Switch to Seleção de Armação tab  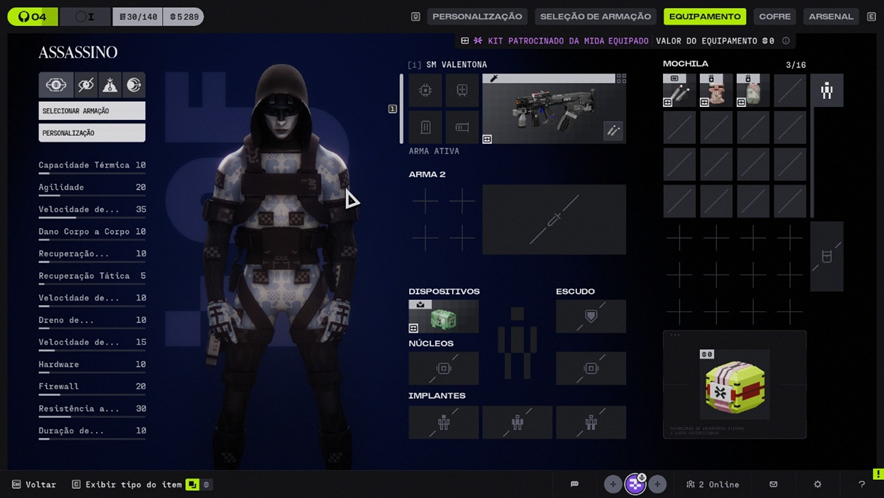[596, 17]
